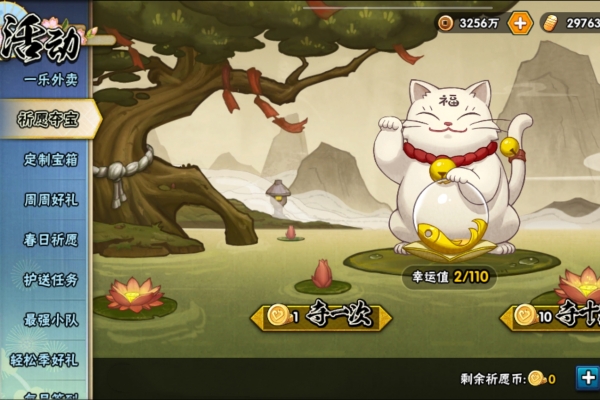Add copper coins with the orange plus
Screen dimensions: 600x400
coord(520,23)
